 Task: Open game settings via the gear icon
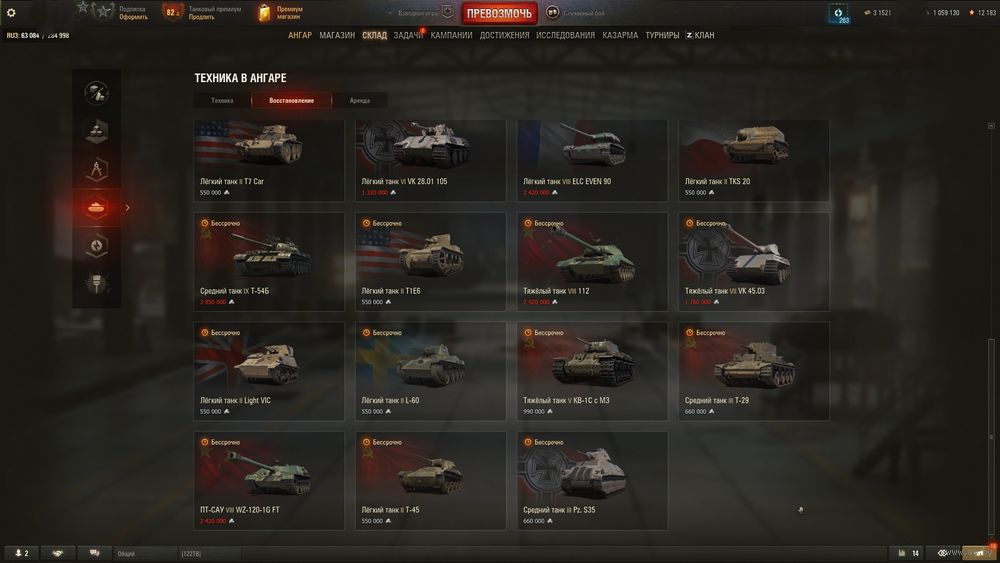[11, 13]
